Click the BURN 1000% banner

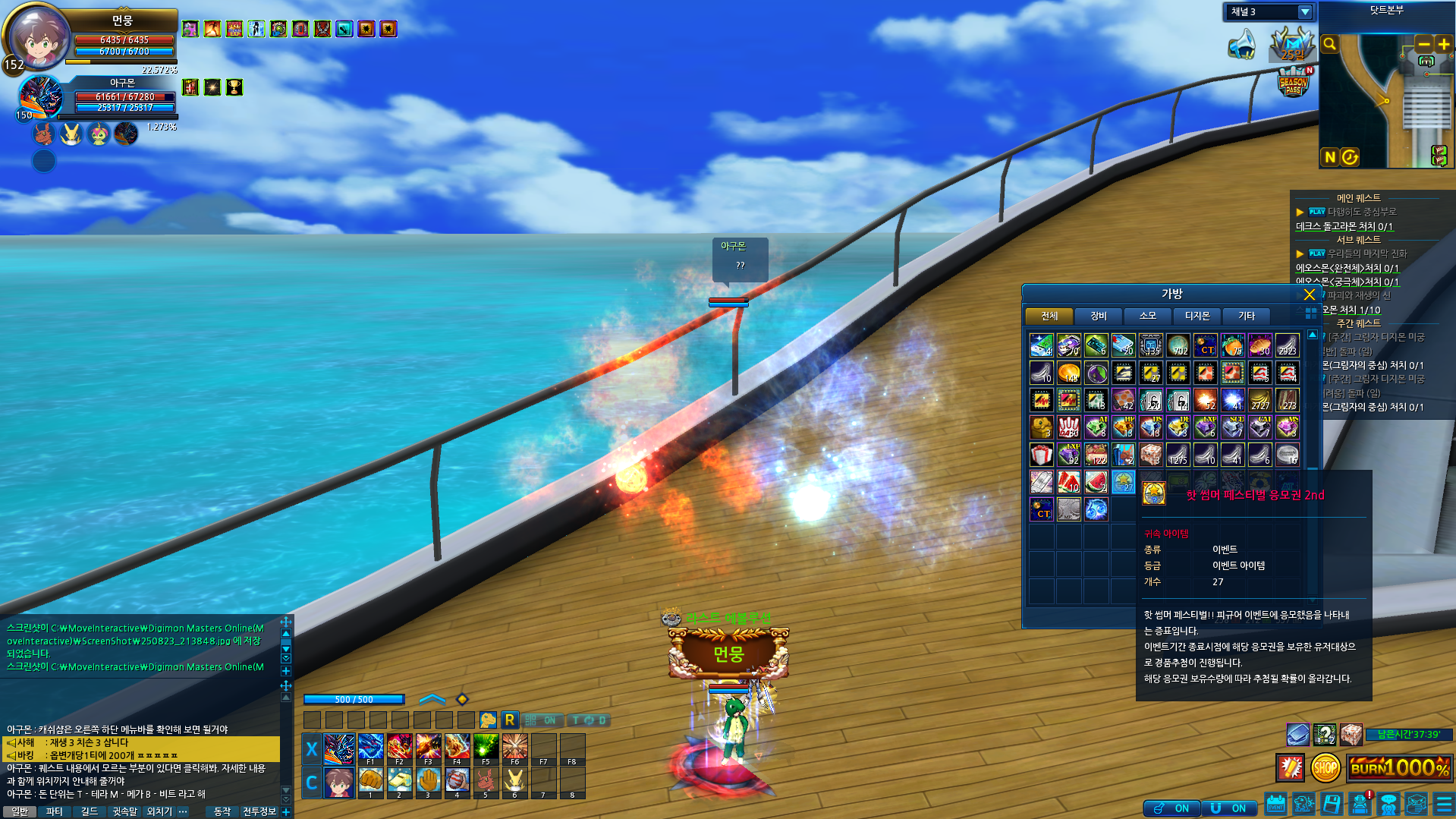(x=1398, y=767)
